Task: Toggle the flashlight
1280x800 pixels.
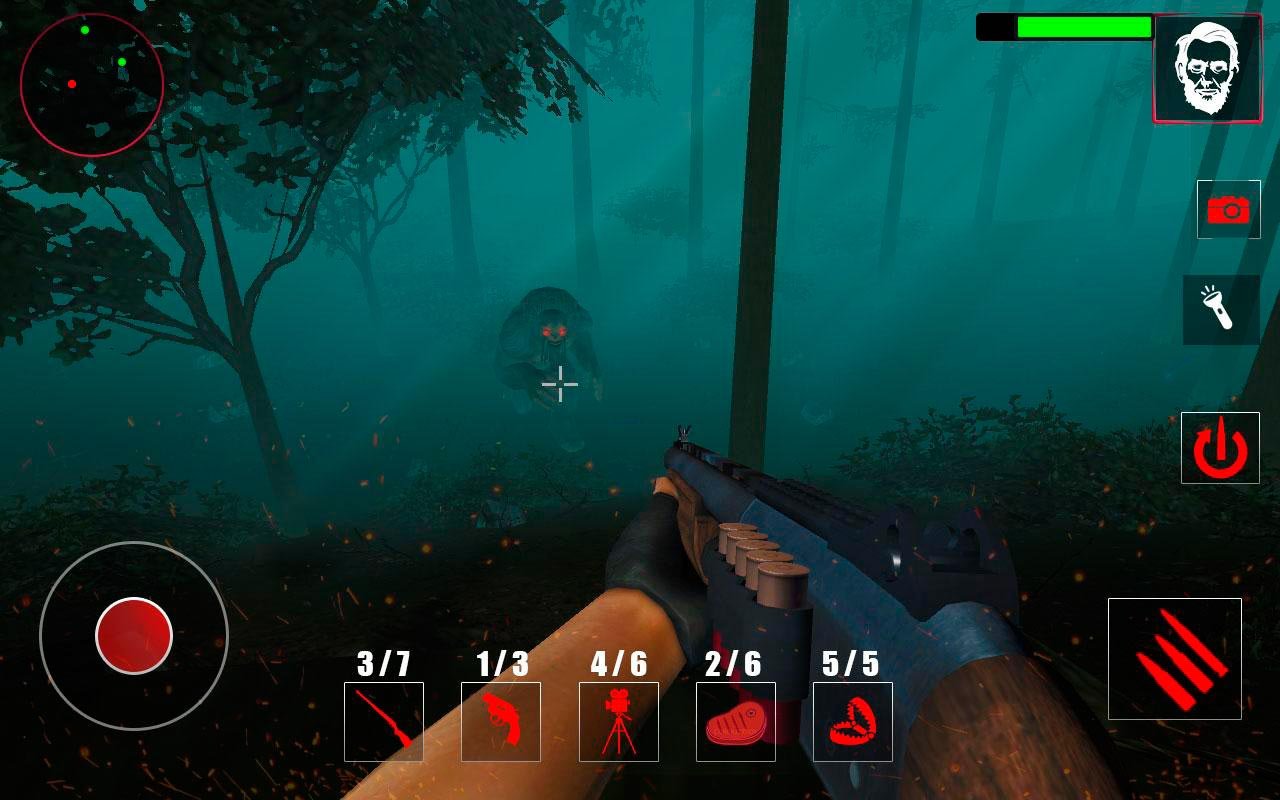Action: pos(1221,310)
